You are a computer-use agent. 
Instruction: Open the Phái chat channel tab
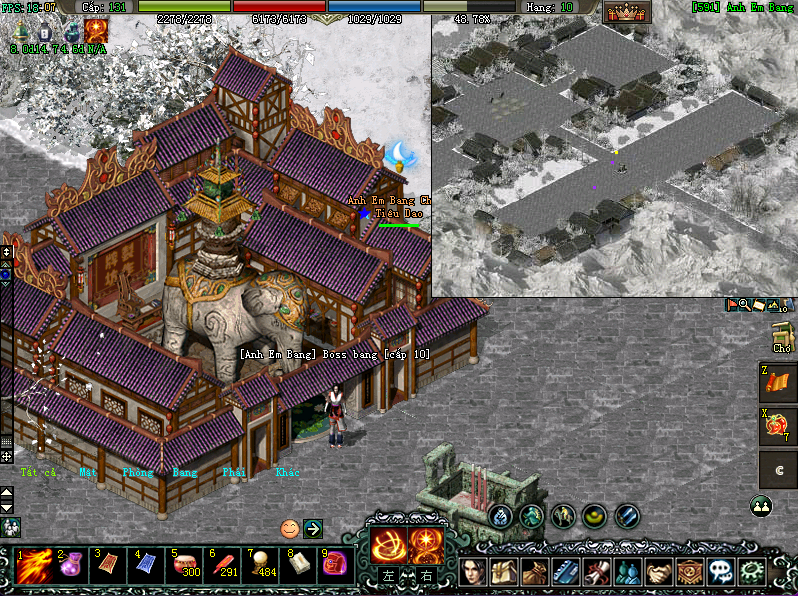235,472
